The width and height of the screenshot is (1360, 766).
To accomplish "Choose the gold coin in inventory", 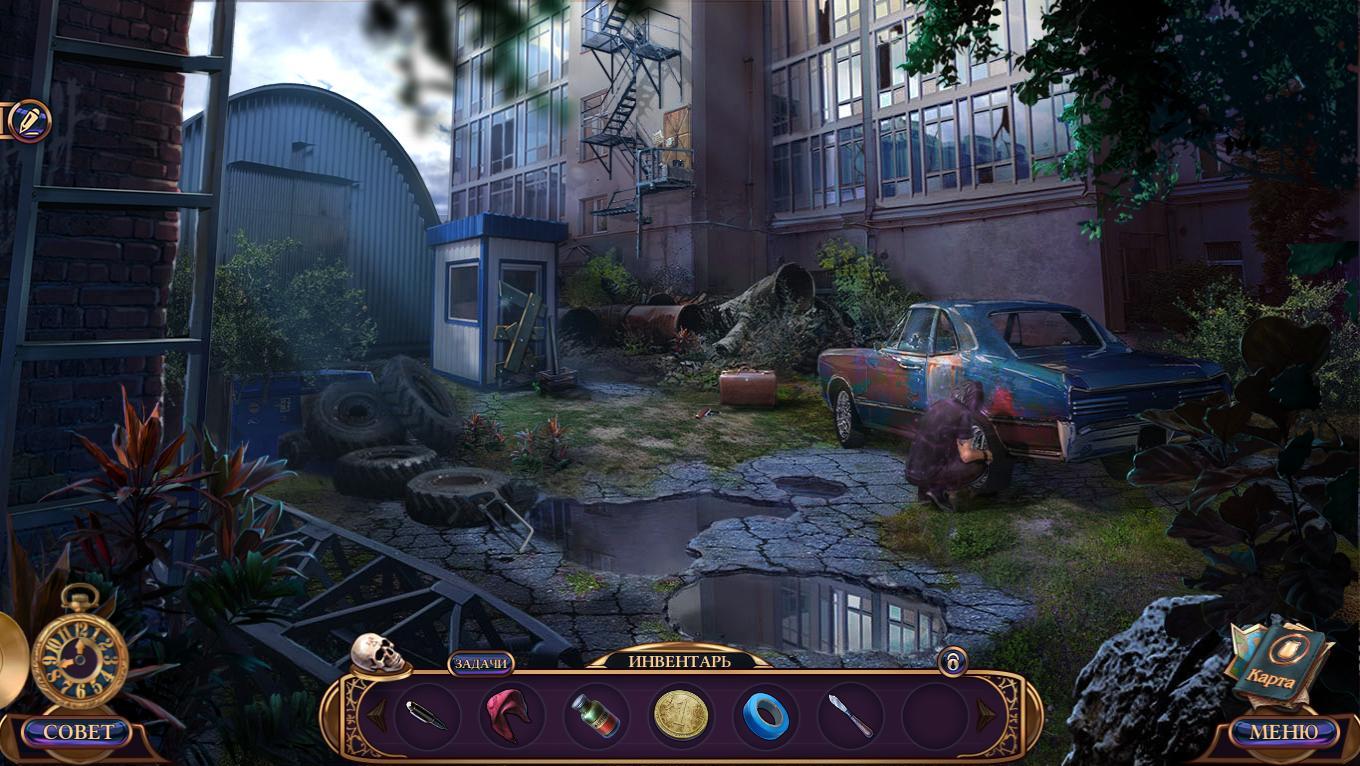I will (x=681, y=715).
